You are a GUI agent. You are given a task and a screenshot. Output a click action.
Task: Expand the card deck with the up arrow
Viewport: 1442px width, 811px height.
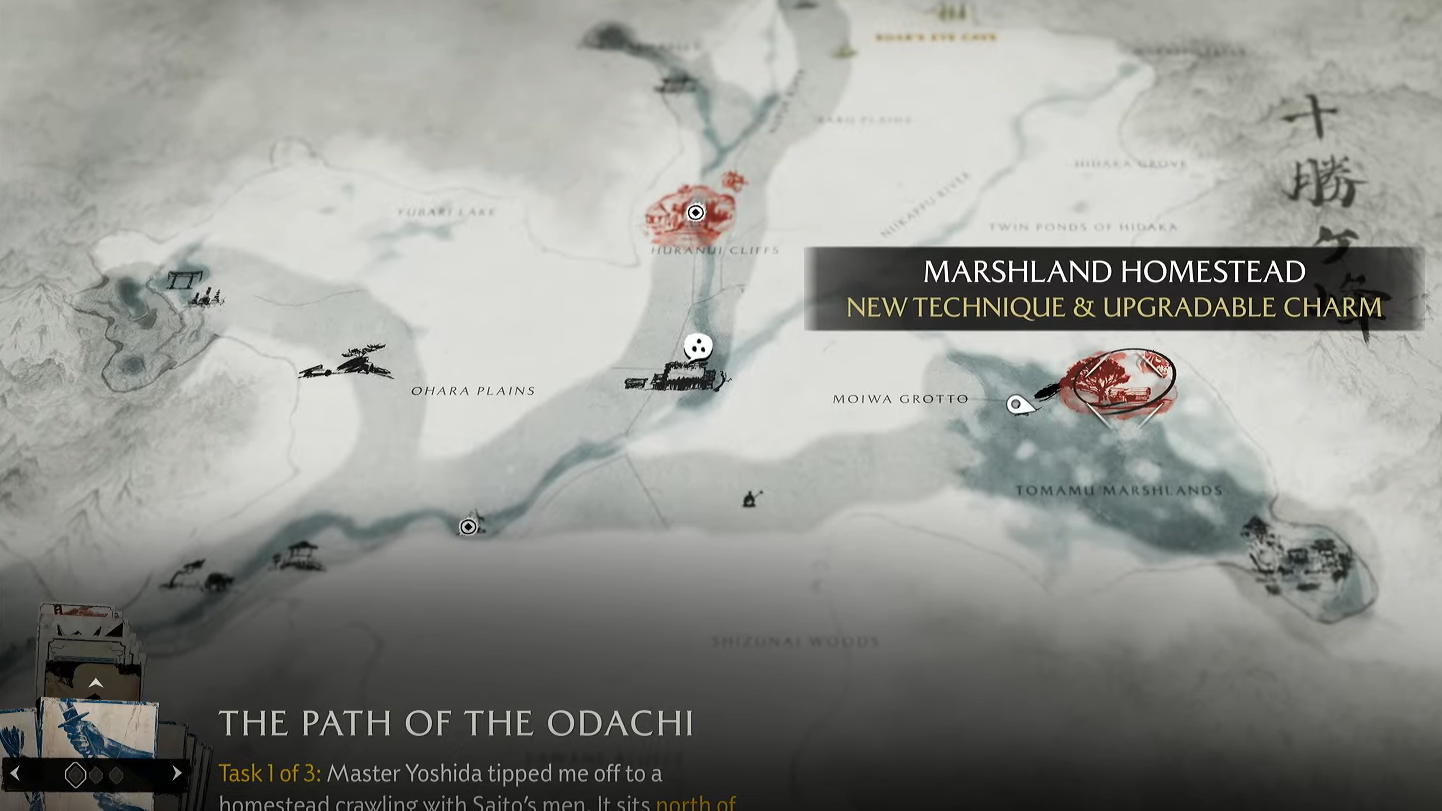pyautogui.click(x=95, y=683)
